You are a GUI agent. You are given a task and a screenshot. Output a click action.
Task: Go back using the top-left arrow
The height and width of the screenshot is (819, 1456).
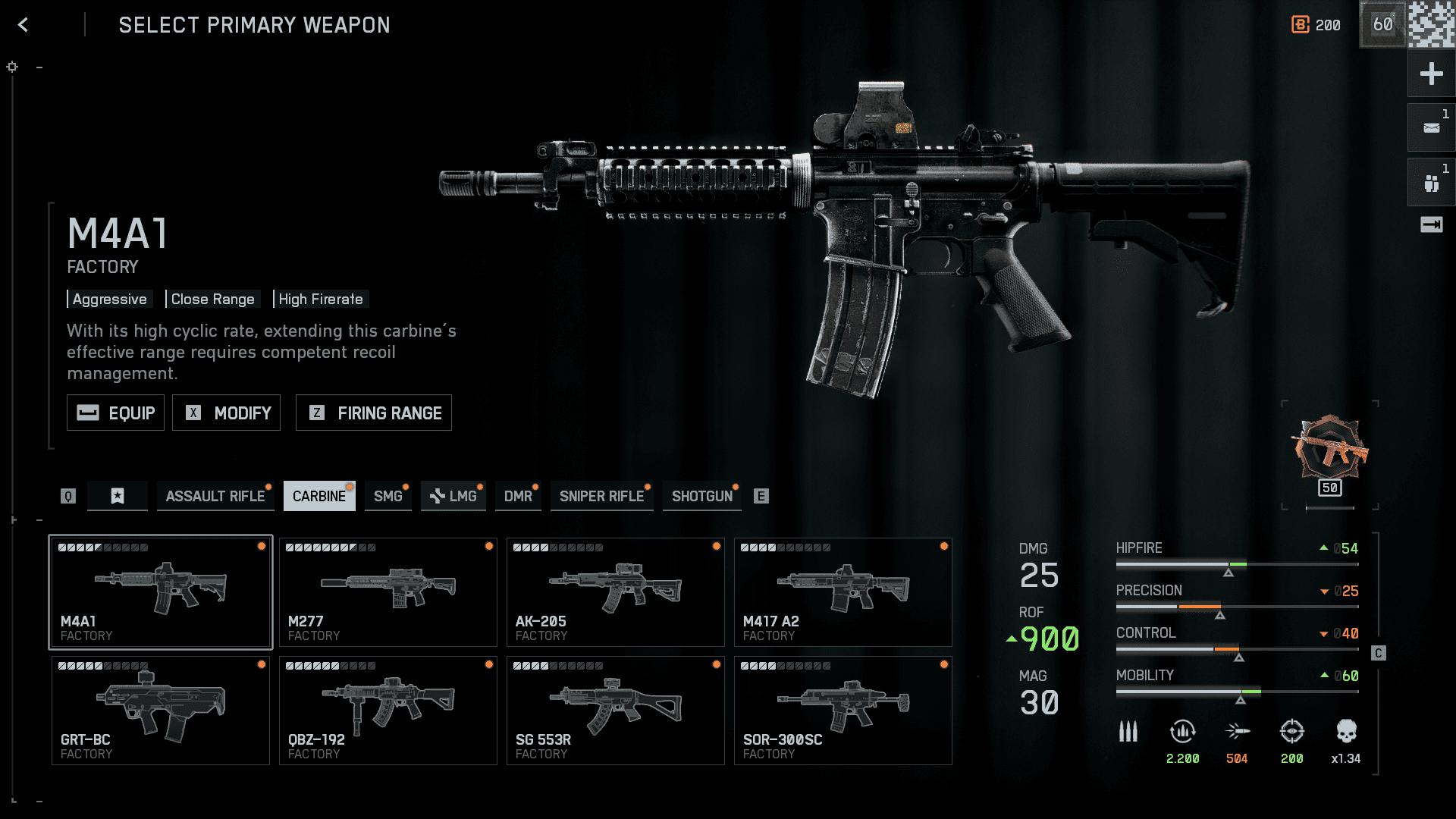pos(23,25)
